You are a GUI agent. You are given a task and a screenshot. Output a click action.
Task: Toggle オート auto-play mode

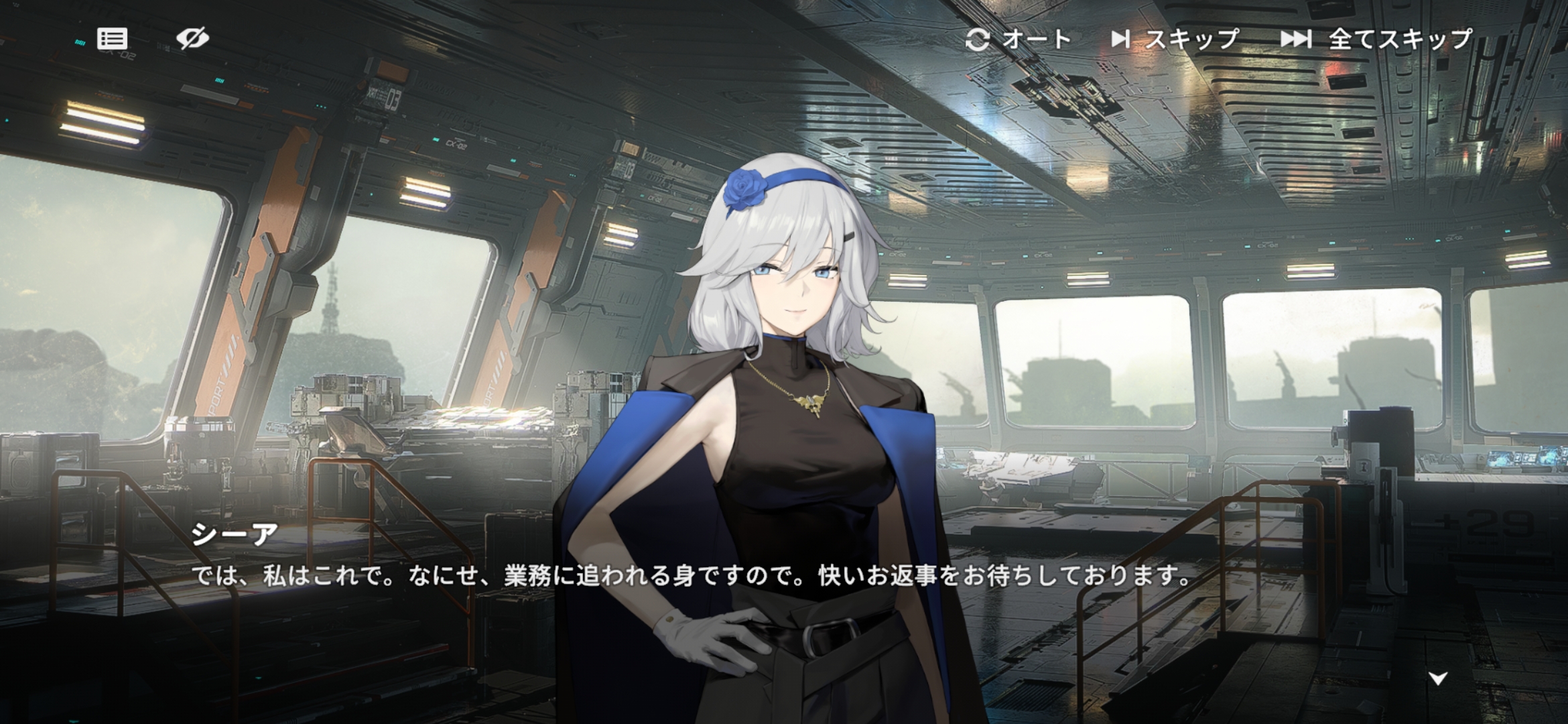point(1018,40)
